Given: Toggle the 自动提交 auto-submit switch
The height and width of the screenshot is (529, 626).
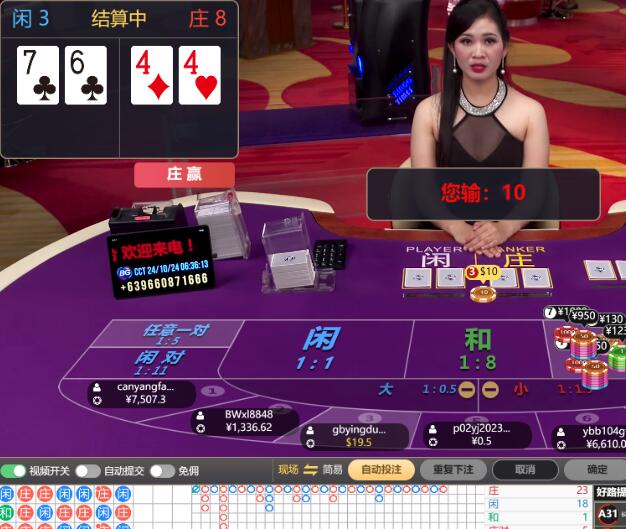Looking at the screenshot, I should [x=88, y=470].
